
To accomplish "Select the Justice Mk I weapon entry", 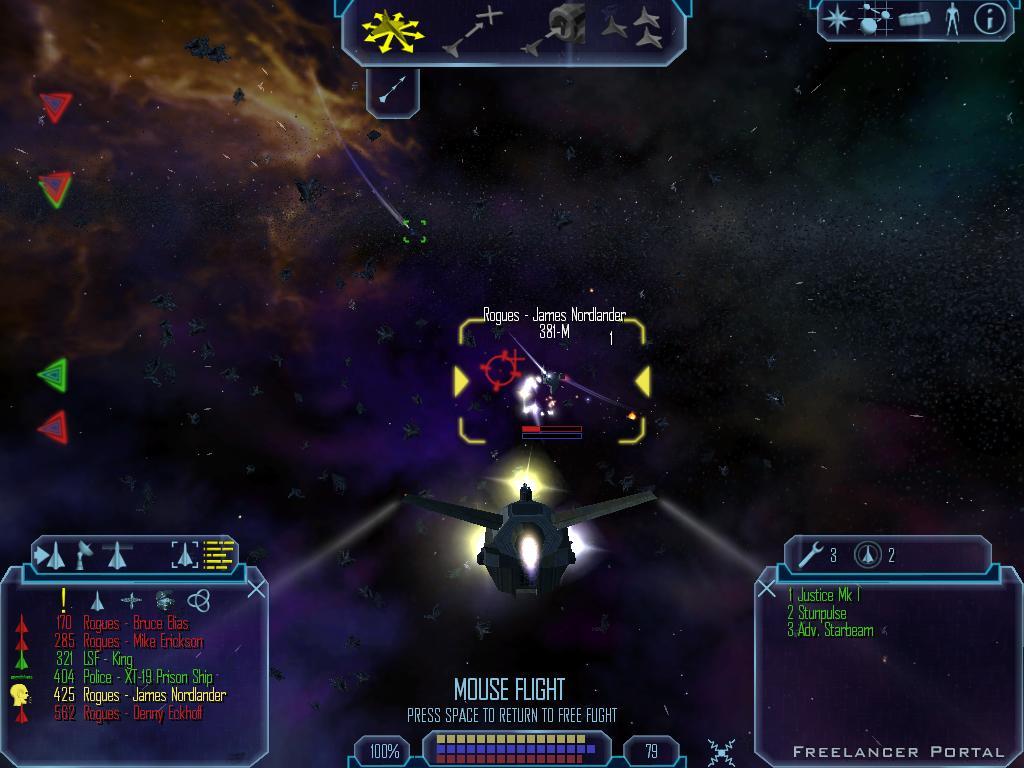I will point(824,595).
